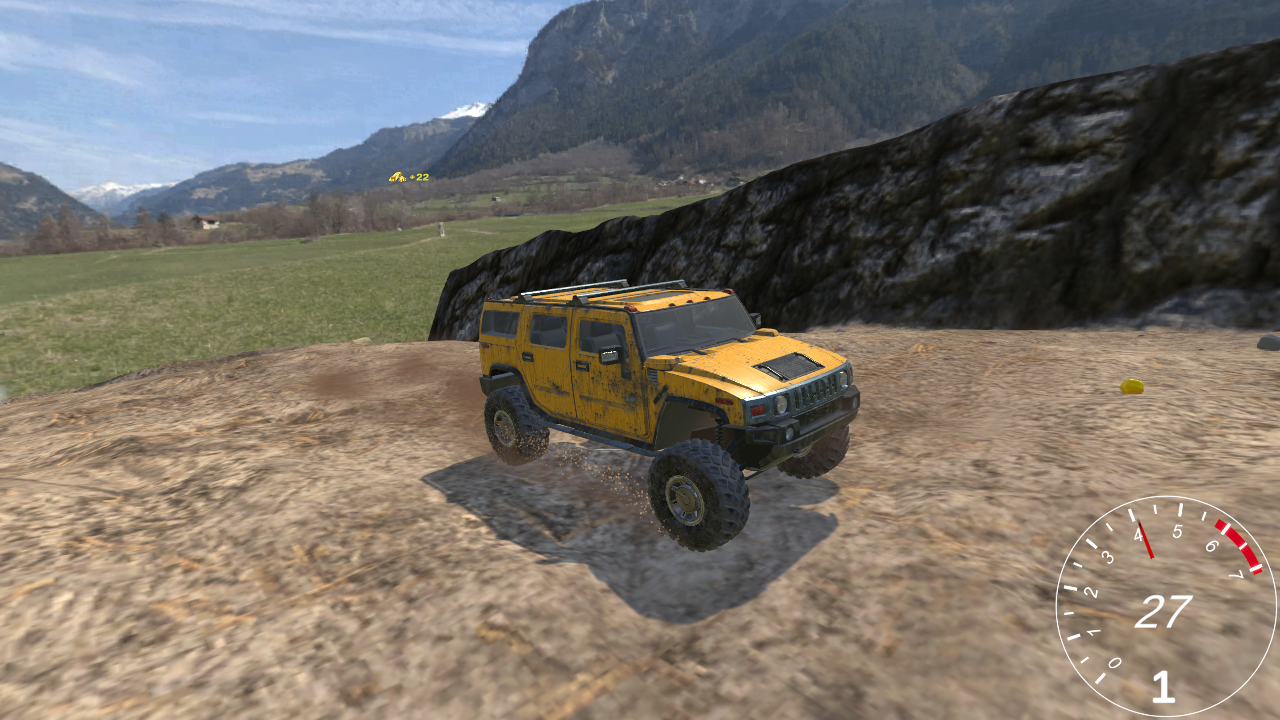Click the number 4 marking on the gauge
The image size is (1280, 720).
tap(1137, 535)
